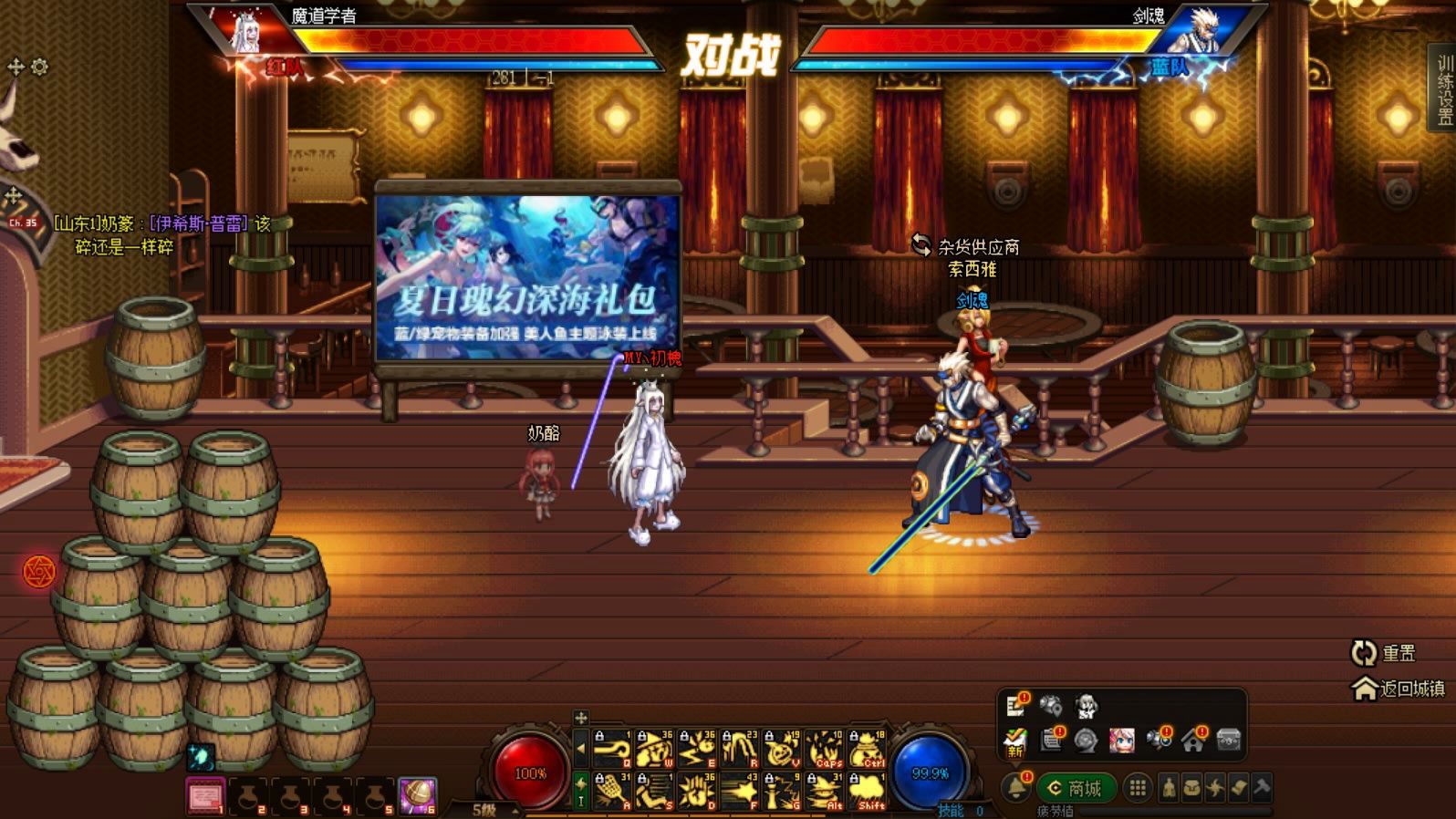1456x819 pixels.
Task: Click the treasure chest icon in the popup panel
Action: click(x=1229, y=741)
